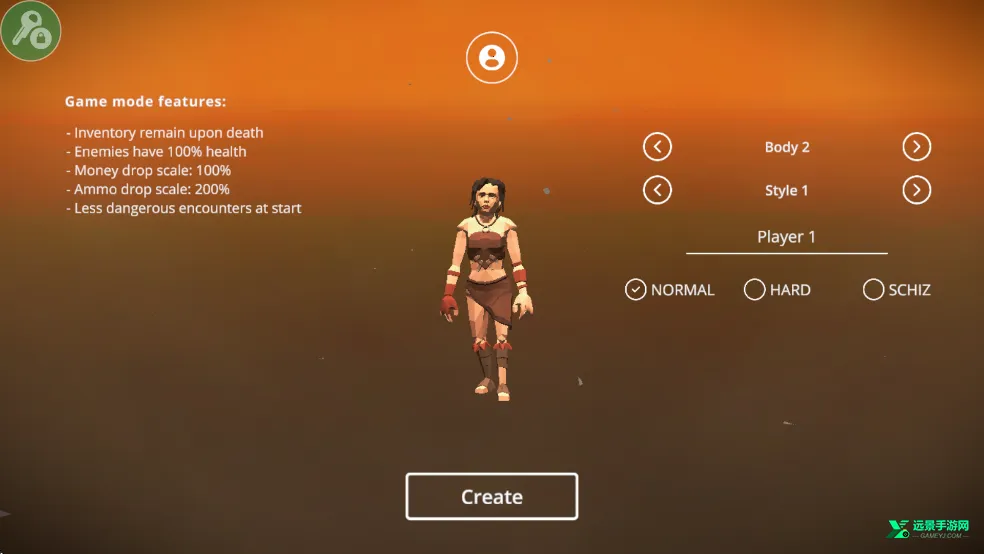984x554 pixels.
Task: Choose NORMAL difficulty
Action: [x=636, y=290]
